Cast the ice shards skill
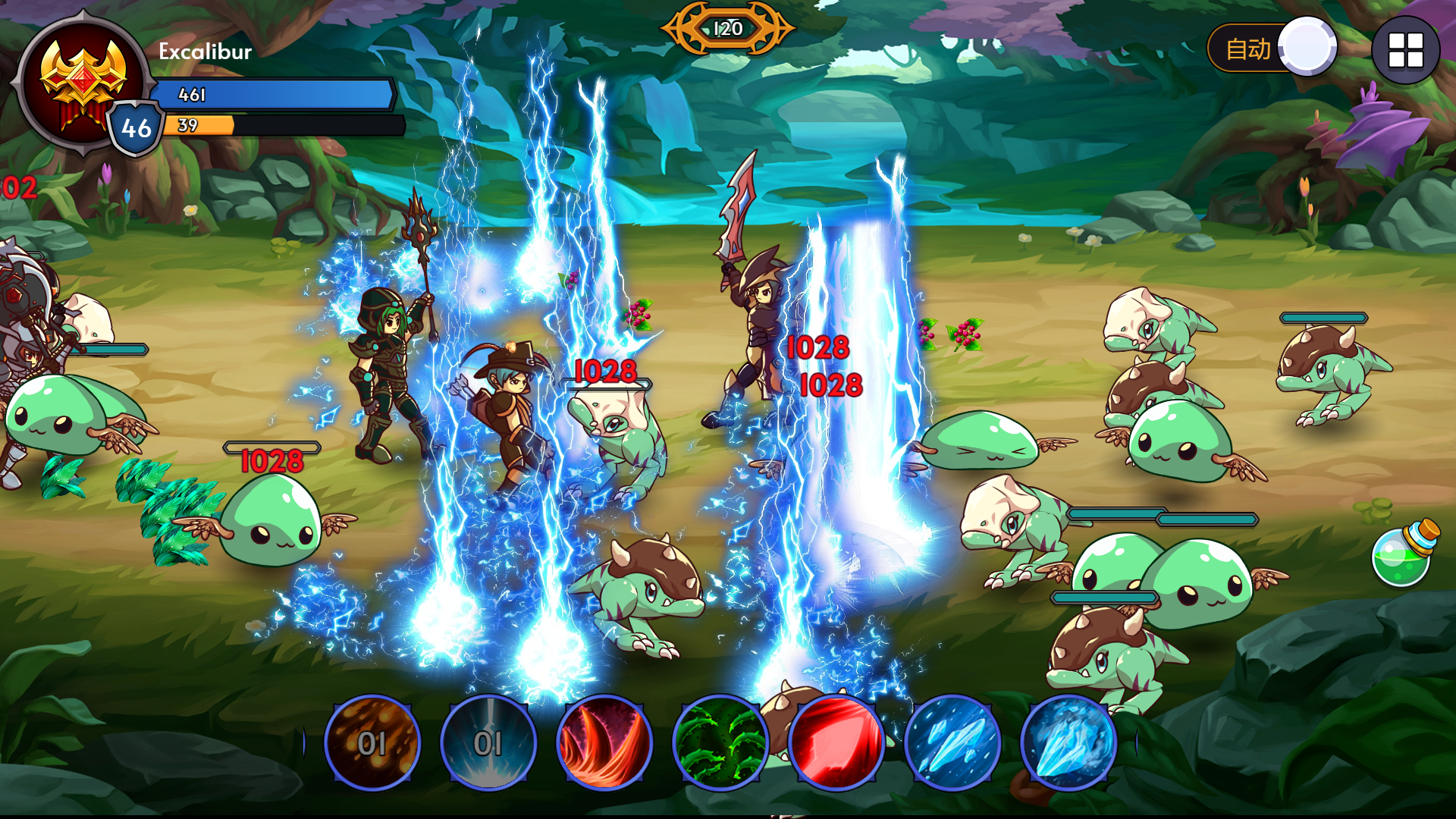This screenshot has height=819, width=1456. [x=952, y=742]
